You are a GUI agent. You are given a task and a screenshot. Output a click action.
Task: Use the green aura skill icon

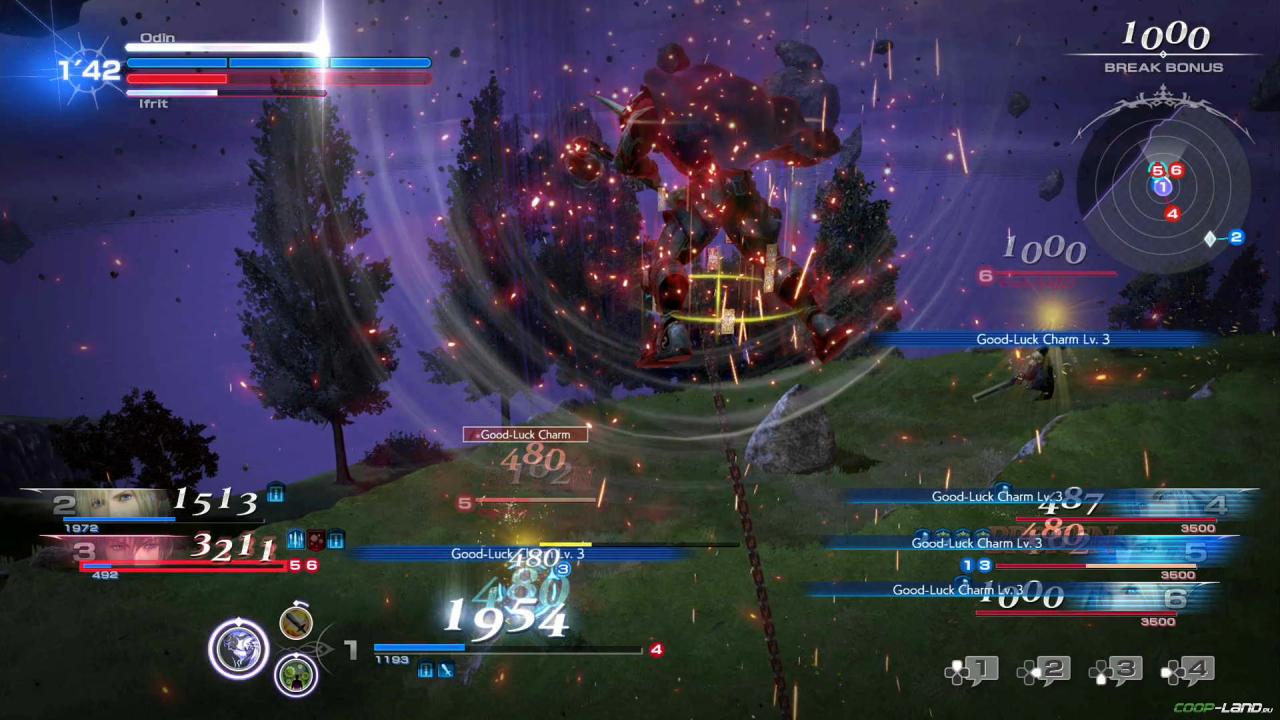[x=296, y=674]
